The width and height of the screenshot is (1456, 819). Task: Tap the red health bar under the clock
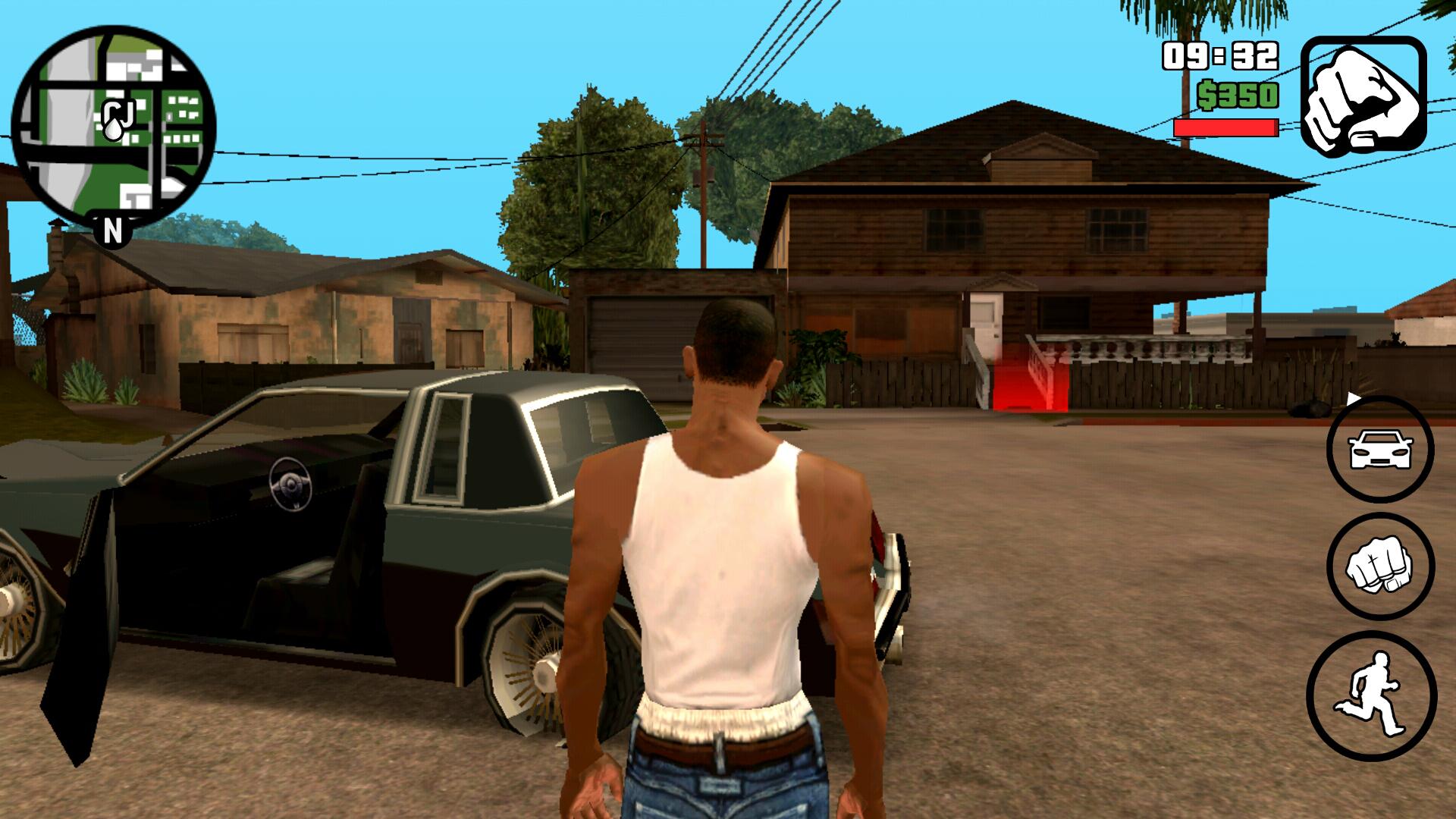click(1224, 127)
